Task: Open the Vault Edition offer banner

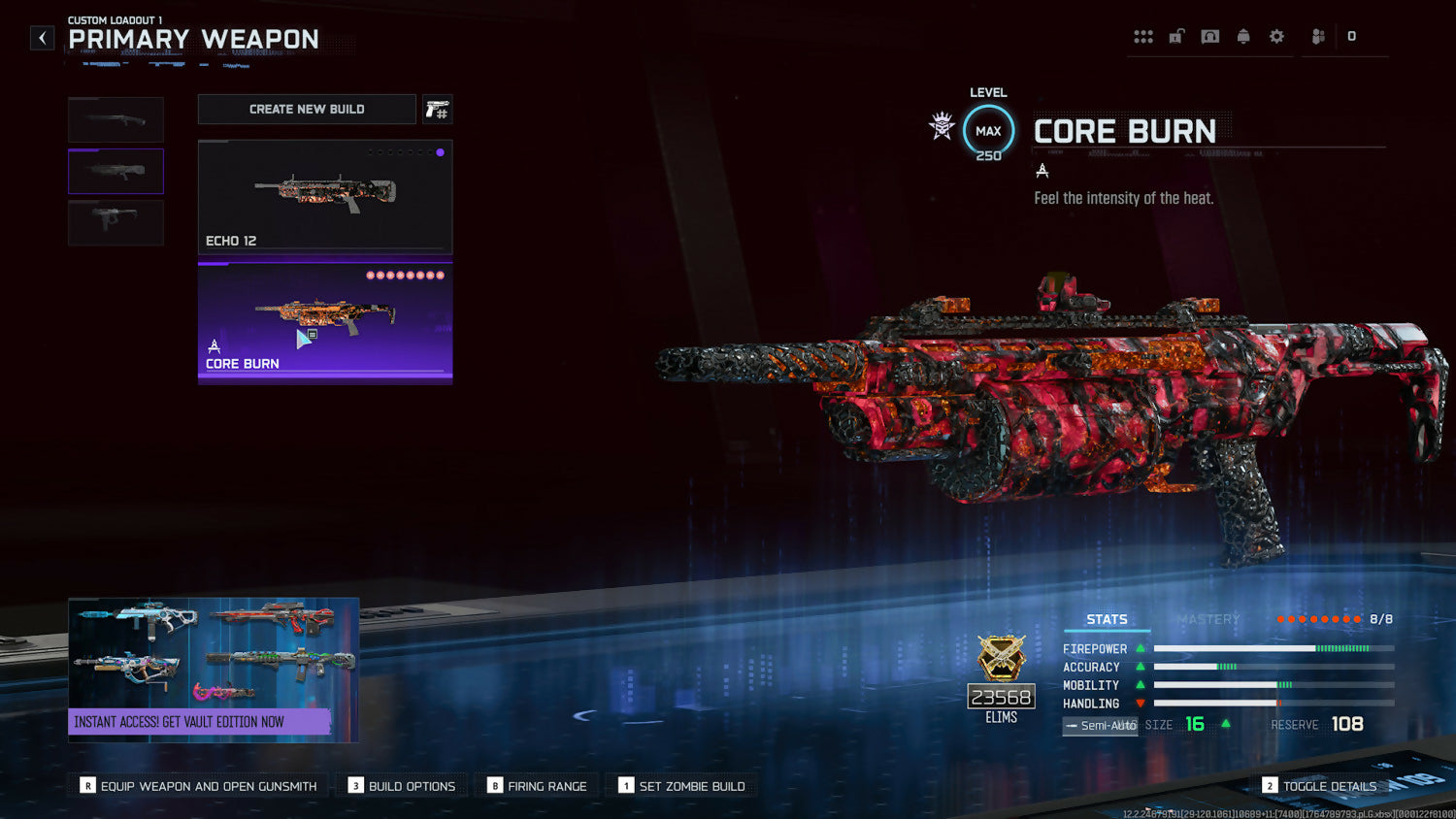Action: click(x=214, y=670)
